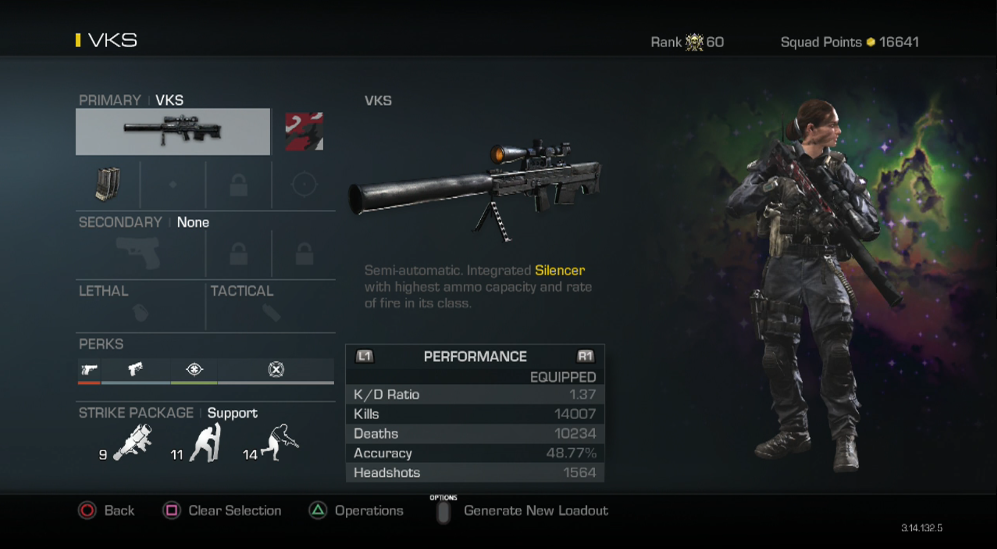Open the secondary weapon pistol slot

point(139,255)
